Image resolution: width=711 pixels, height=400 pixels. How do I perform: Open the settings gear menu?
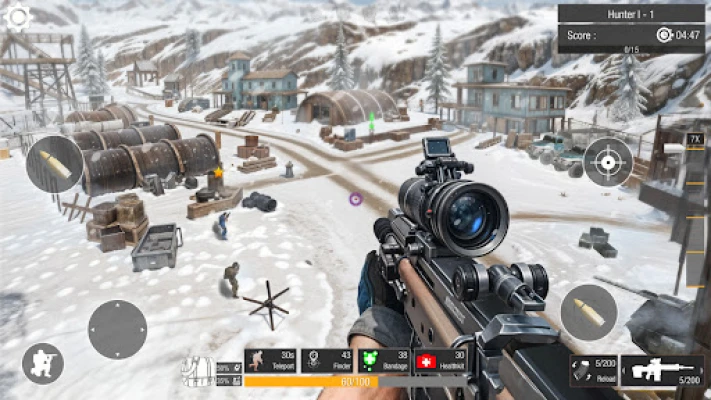coord(17,16)
